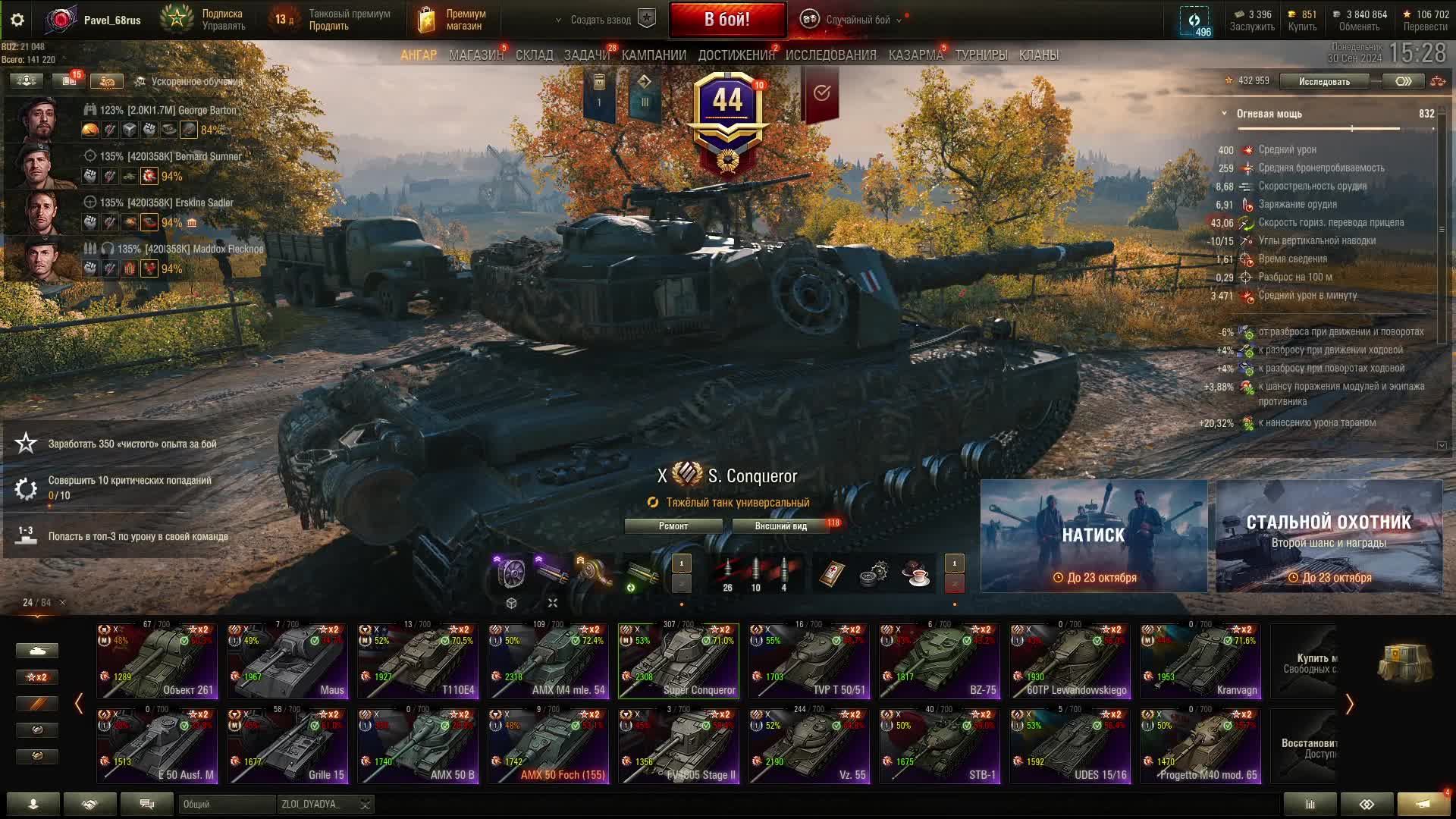
Task: Open the Случайный бой battle mode dropdown
Action: pyautogui.click(x=857, y=20)
